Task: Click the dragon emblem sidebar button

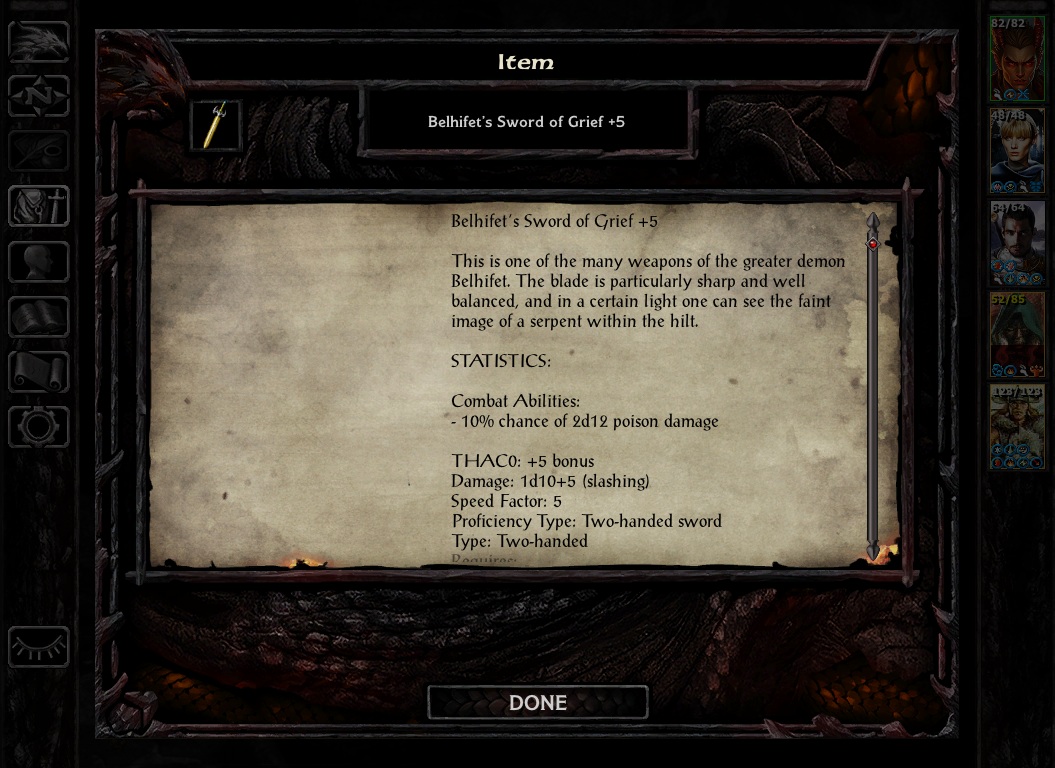Action: (x=39, y=42)
